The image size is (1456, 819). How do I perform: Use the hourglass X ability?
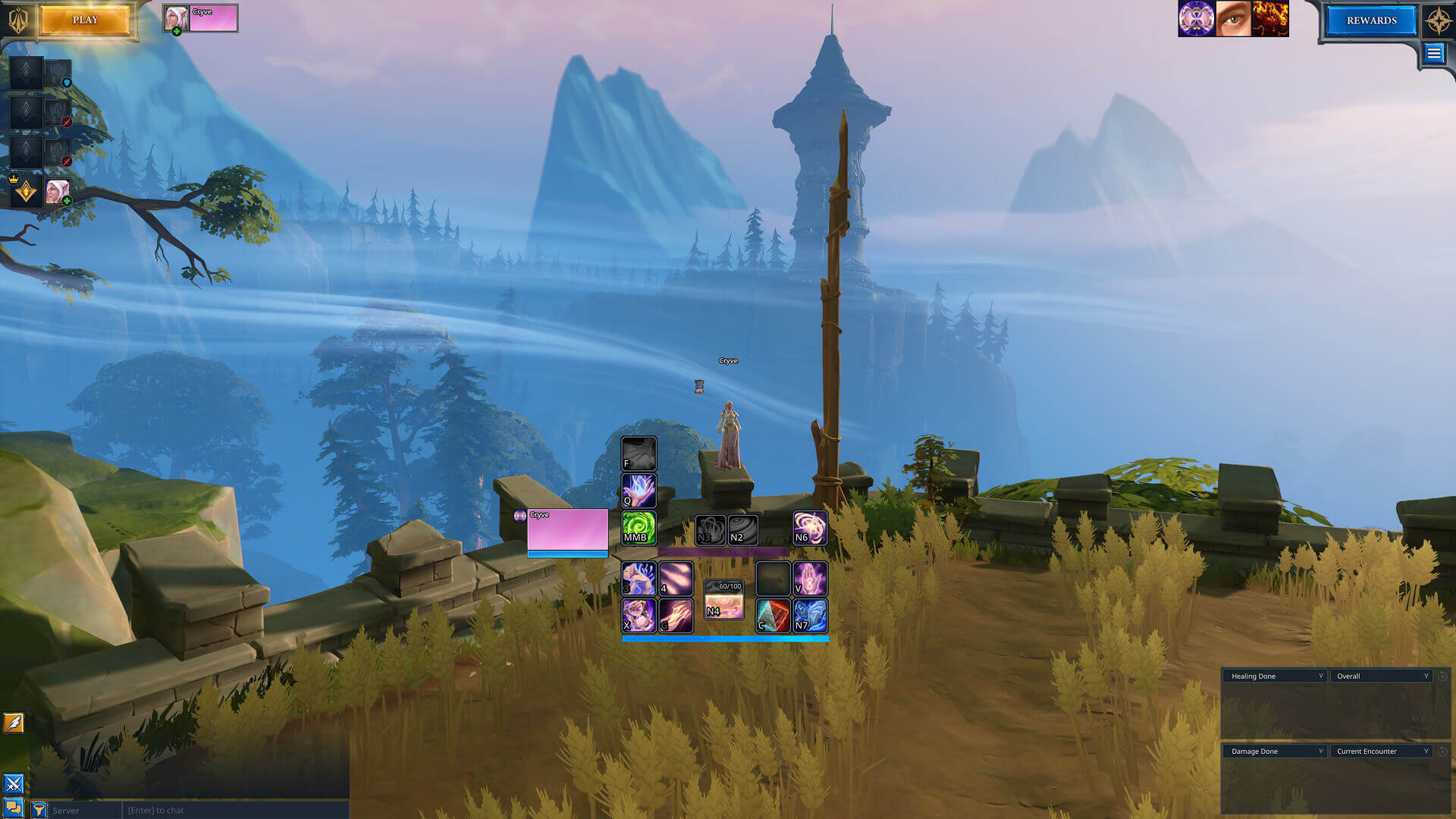[639, 616]
